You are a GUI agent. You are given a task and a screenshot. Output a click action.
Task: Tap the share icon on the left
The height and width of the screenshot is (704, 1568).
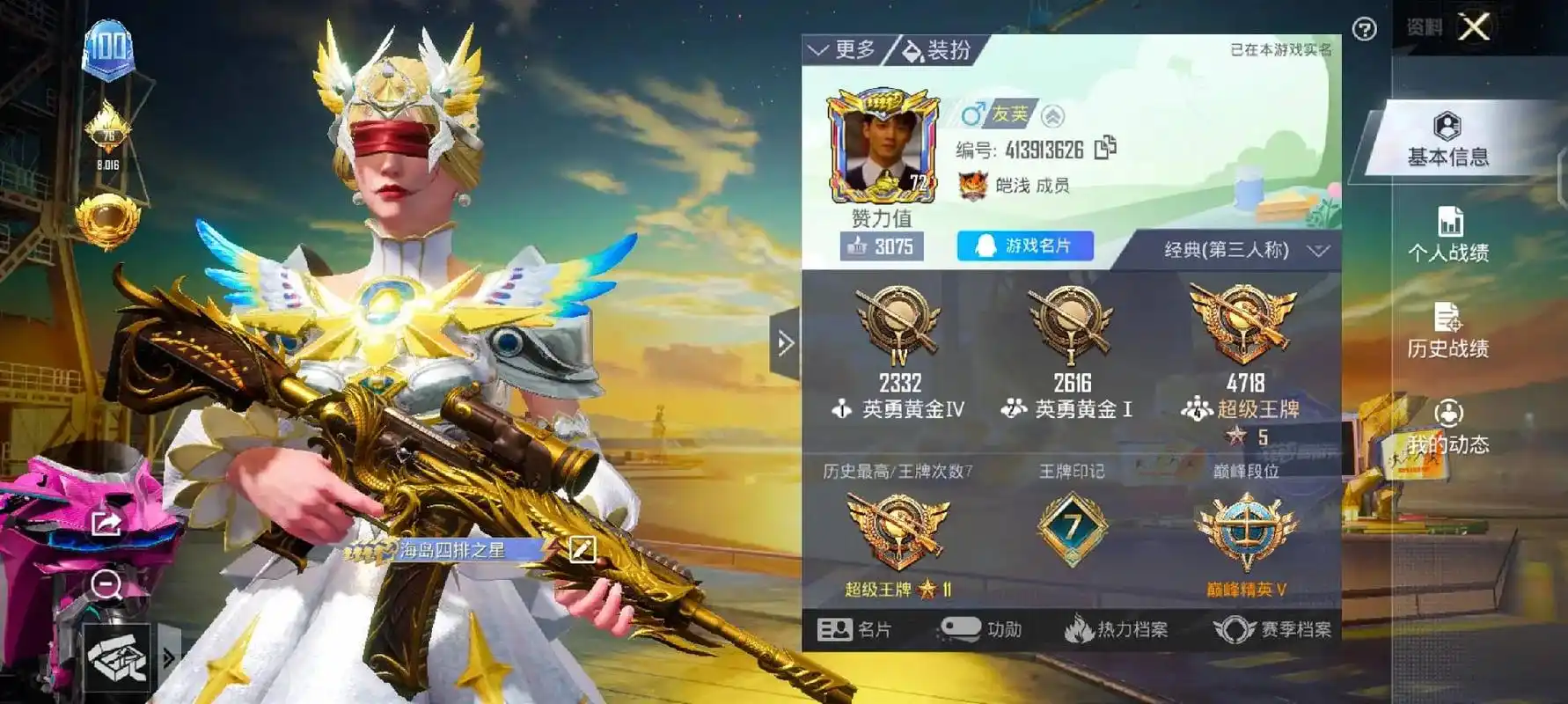(x=106, y=524)
